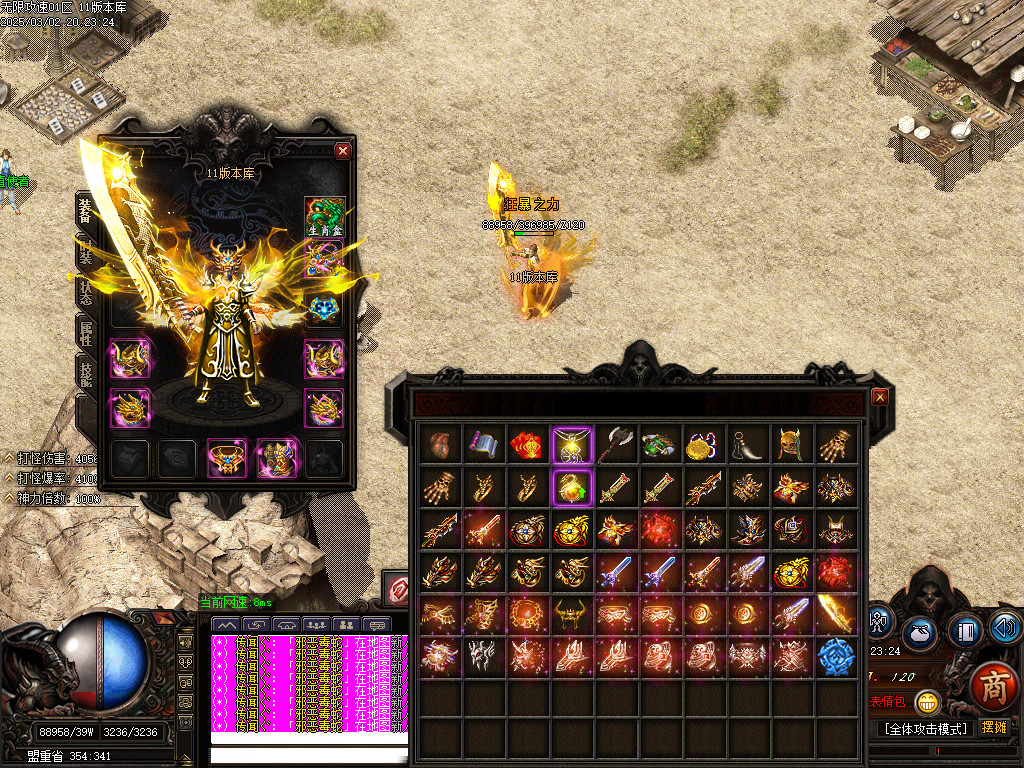Close the inventory bag window

pos(880,397)
